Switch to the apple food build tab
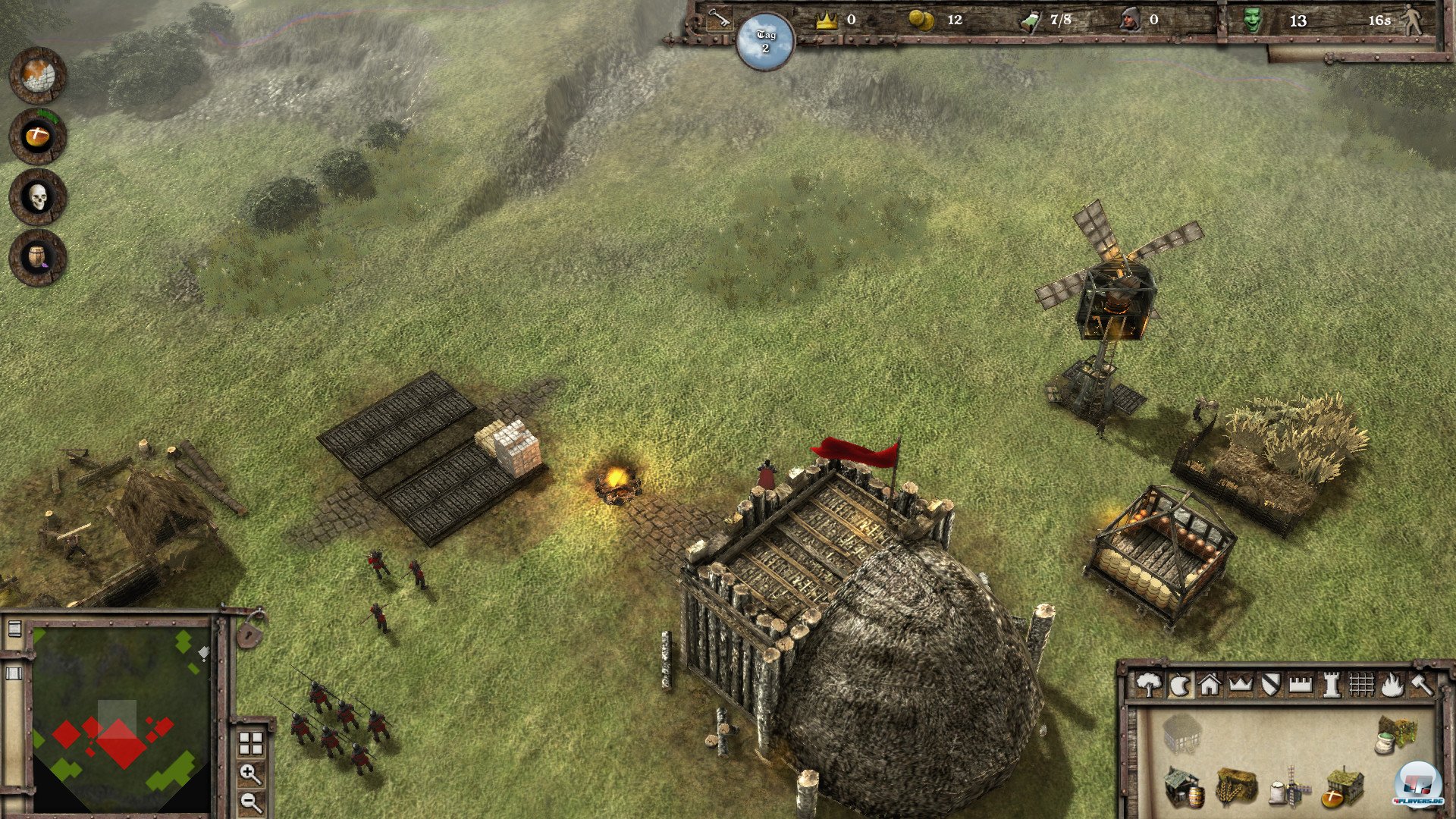The width and height of the screenshot is (1456, 819). point(1179,685)
